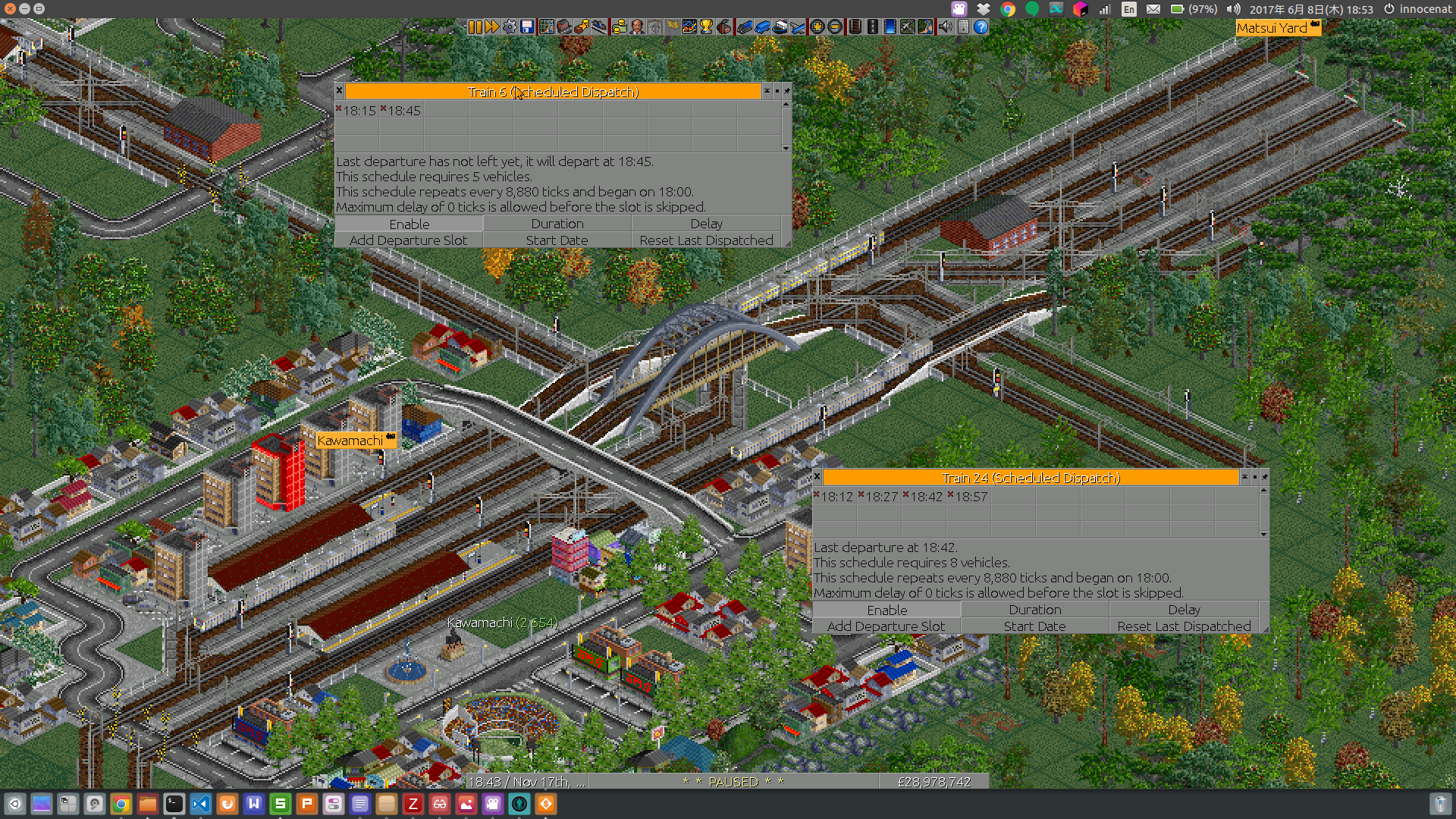The image size is (1456, 819).
Task: Shade the Train 6 dispatch window
Action: [767, 91]
